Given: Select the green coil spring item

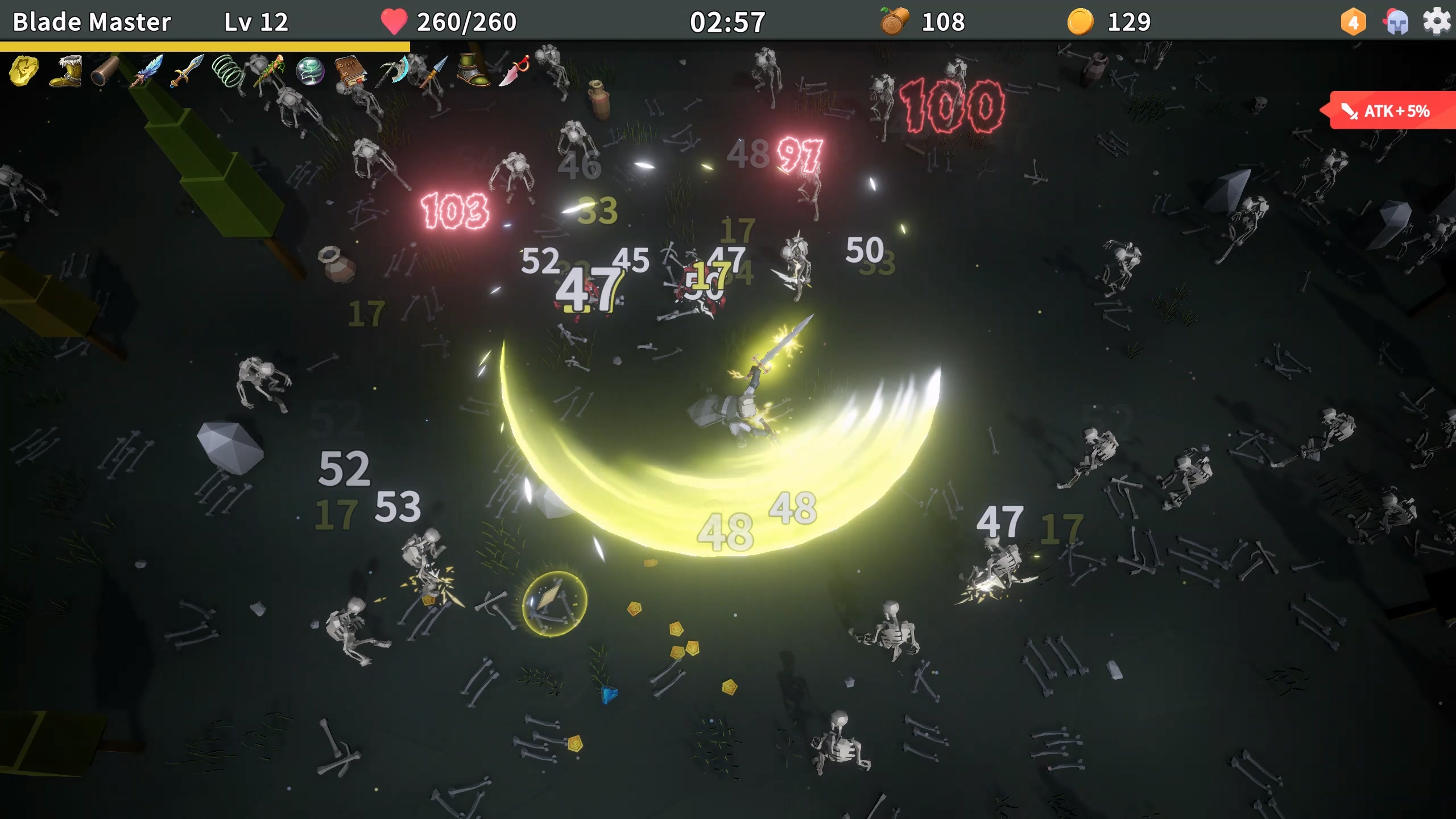Looking at the screenshot, I should point(228,71).
